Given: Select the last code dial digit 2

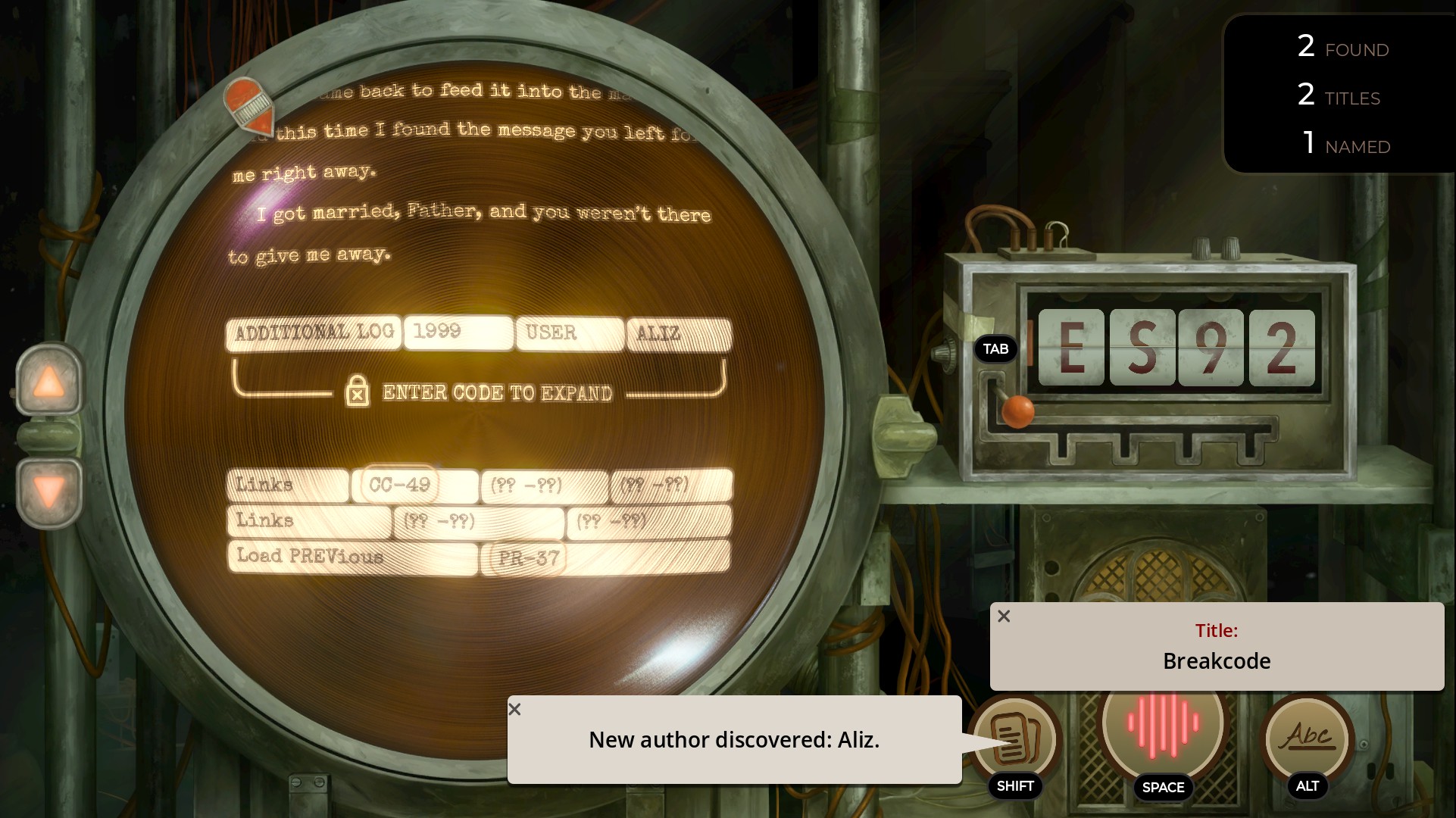Looking at the screenshot, I should (1281, 348).
